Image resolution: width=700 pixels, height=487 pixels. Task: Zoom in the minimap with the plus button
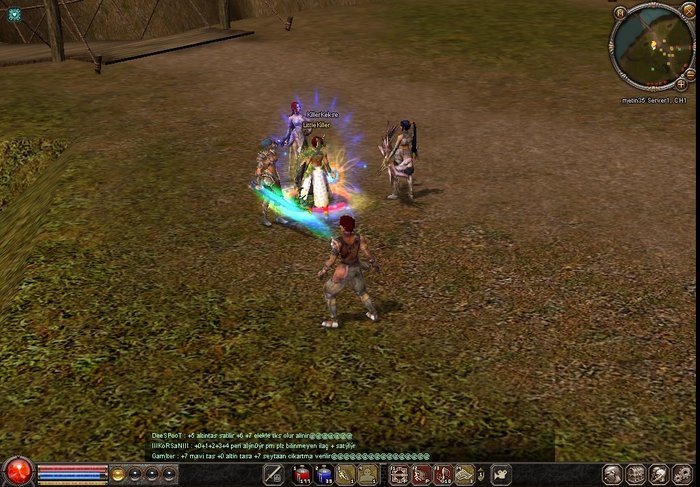(681, 84)
